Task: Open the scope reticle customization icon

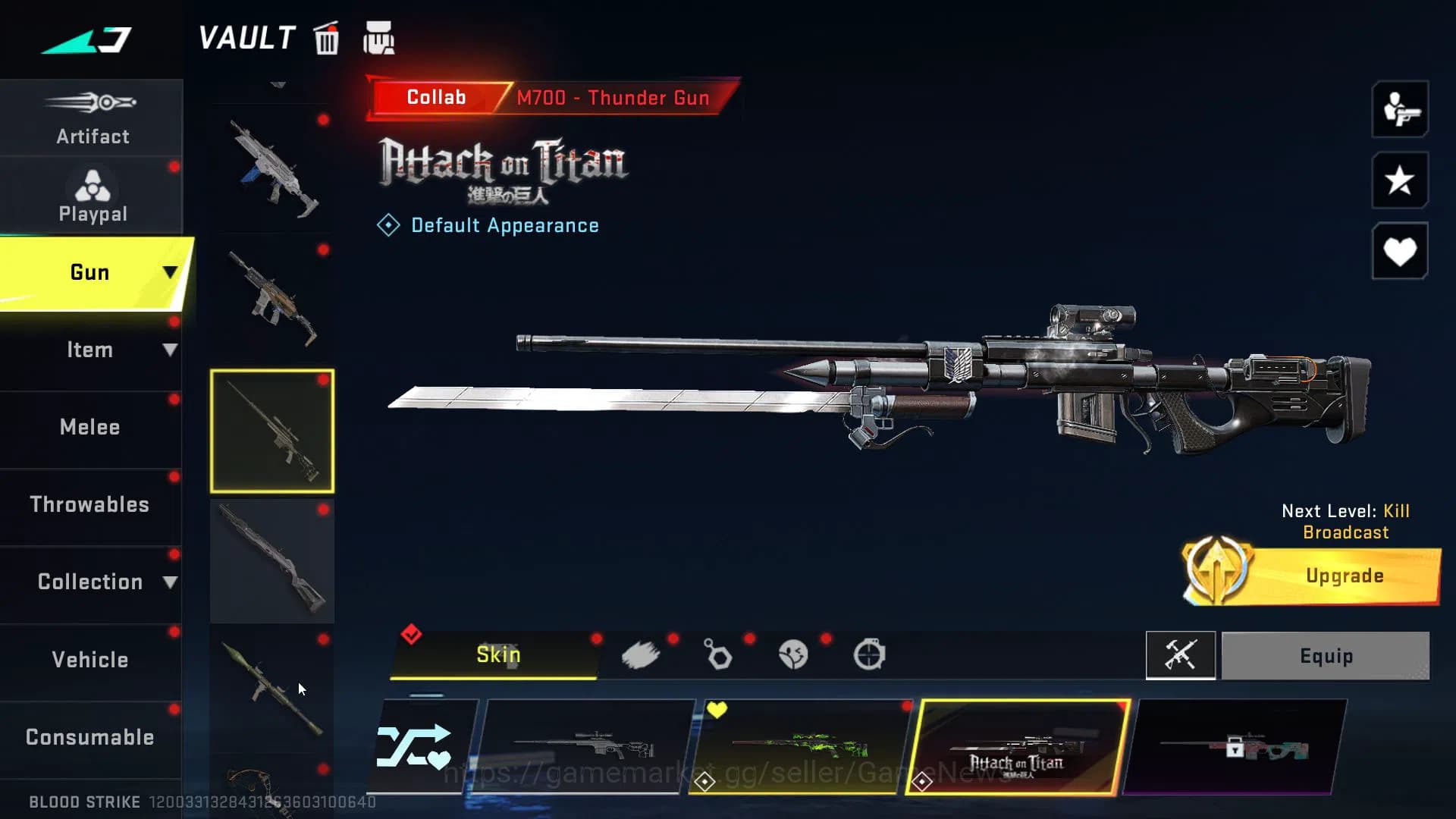Action: [871, 654]
